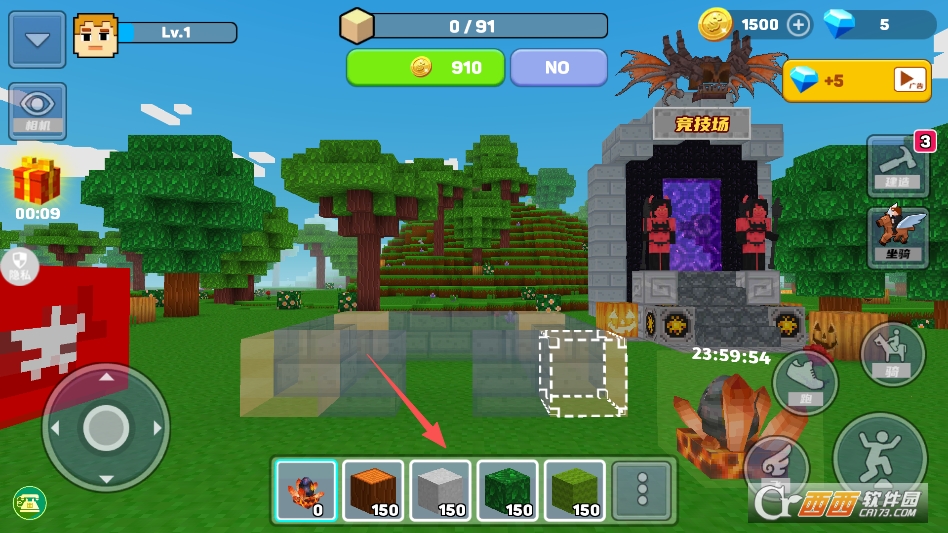Open the top-left dropdown arrow menu
The image size is (948, 533).
pos(37,40)
